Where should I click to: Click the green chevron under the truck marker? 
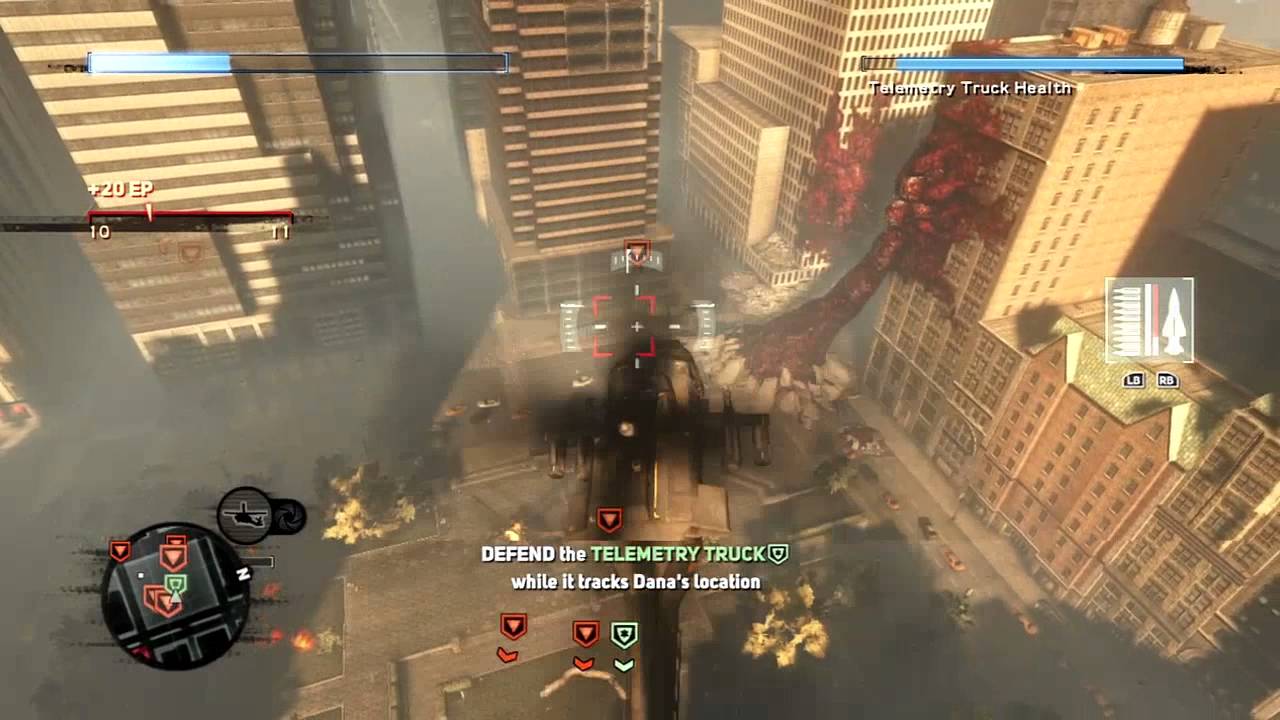pos(624,664)
